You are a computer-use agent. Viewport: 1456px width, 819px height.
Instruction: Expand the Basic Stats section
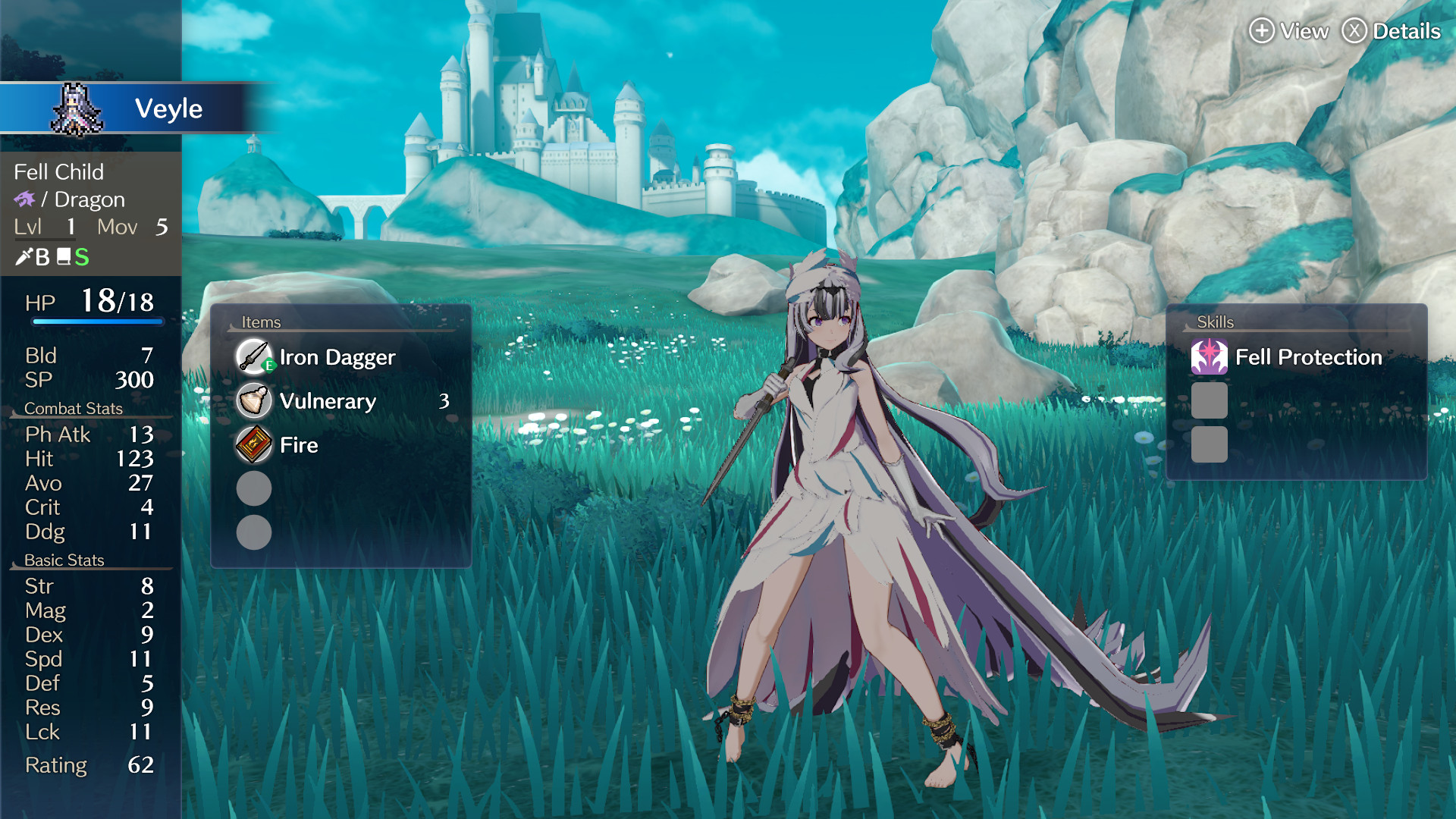[64, 560]
